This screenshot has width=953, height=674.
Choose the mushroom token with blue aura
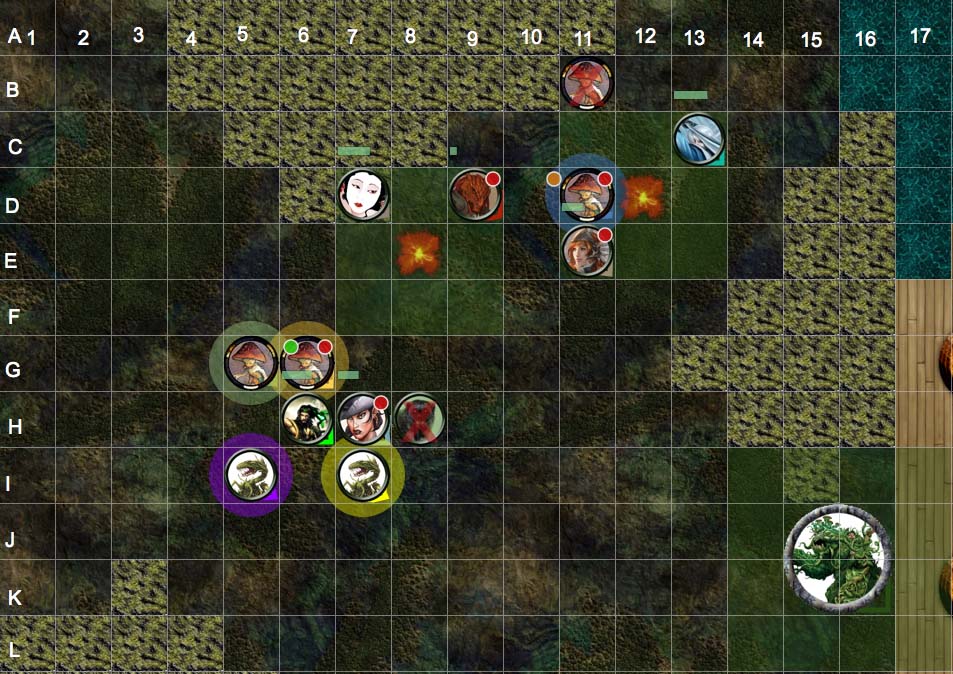click(x=587, y=194)
